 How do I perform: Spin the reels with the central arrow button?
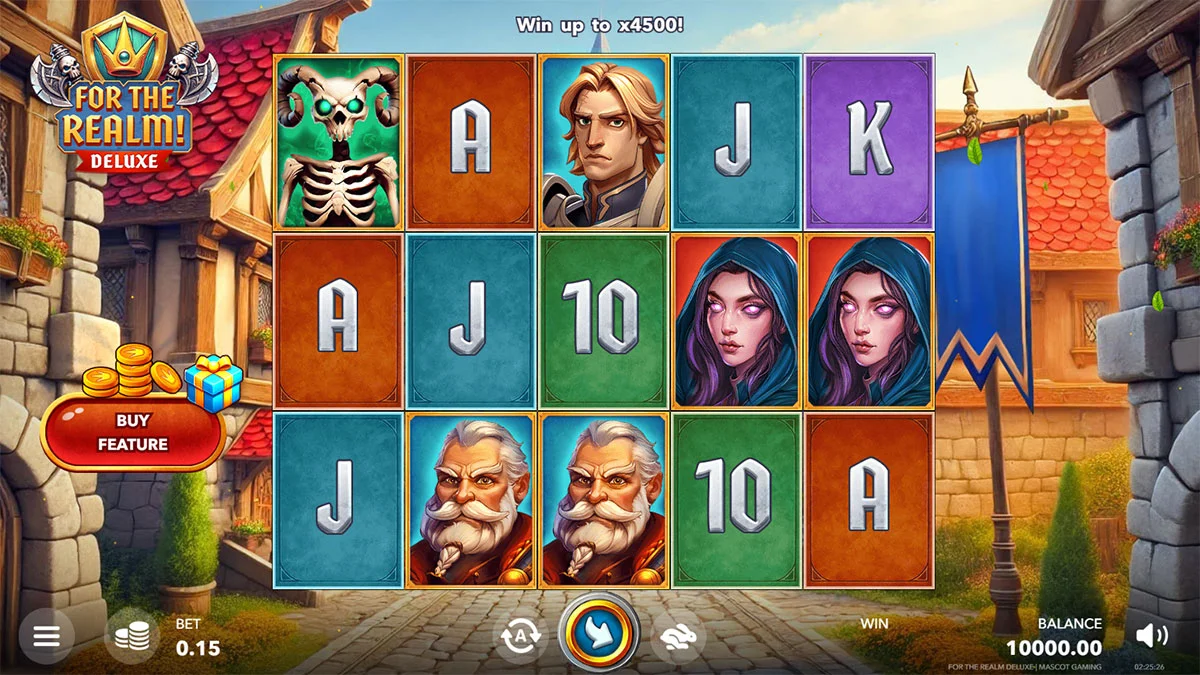tap(599, 633)
